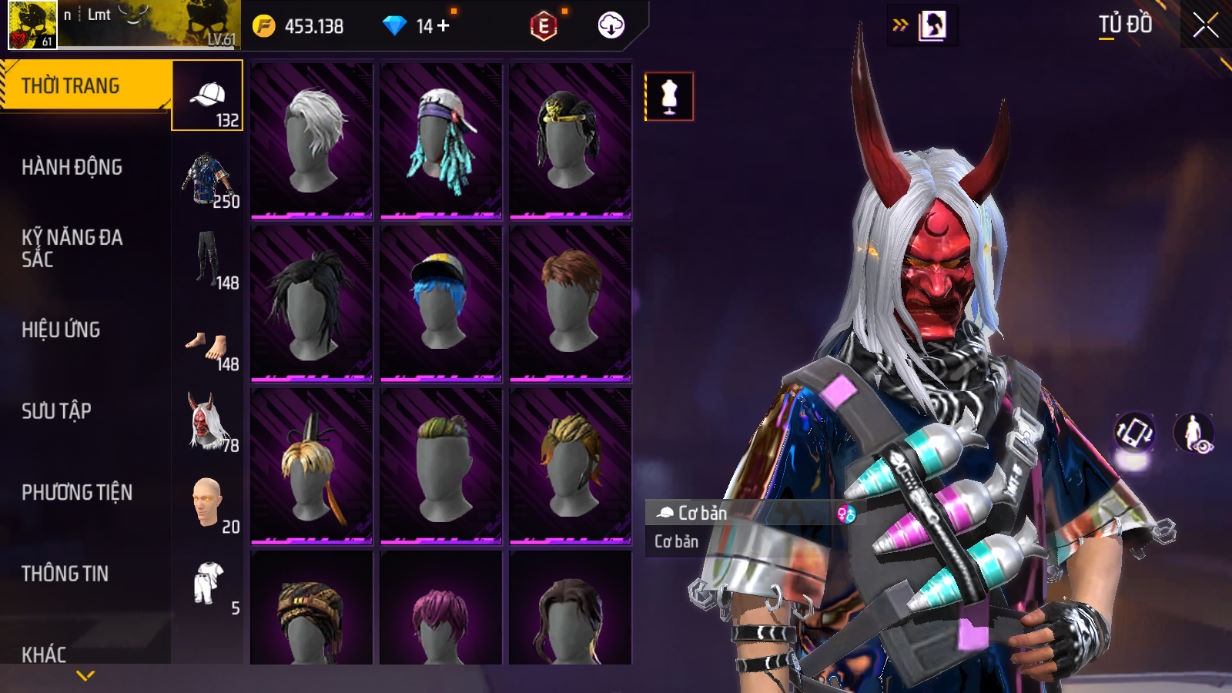The width and height of the screenshot is (1232, 693).
Task: Click the rotate phone view icon
Action: pos(1135,432)
